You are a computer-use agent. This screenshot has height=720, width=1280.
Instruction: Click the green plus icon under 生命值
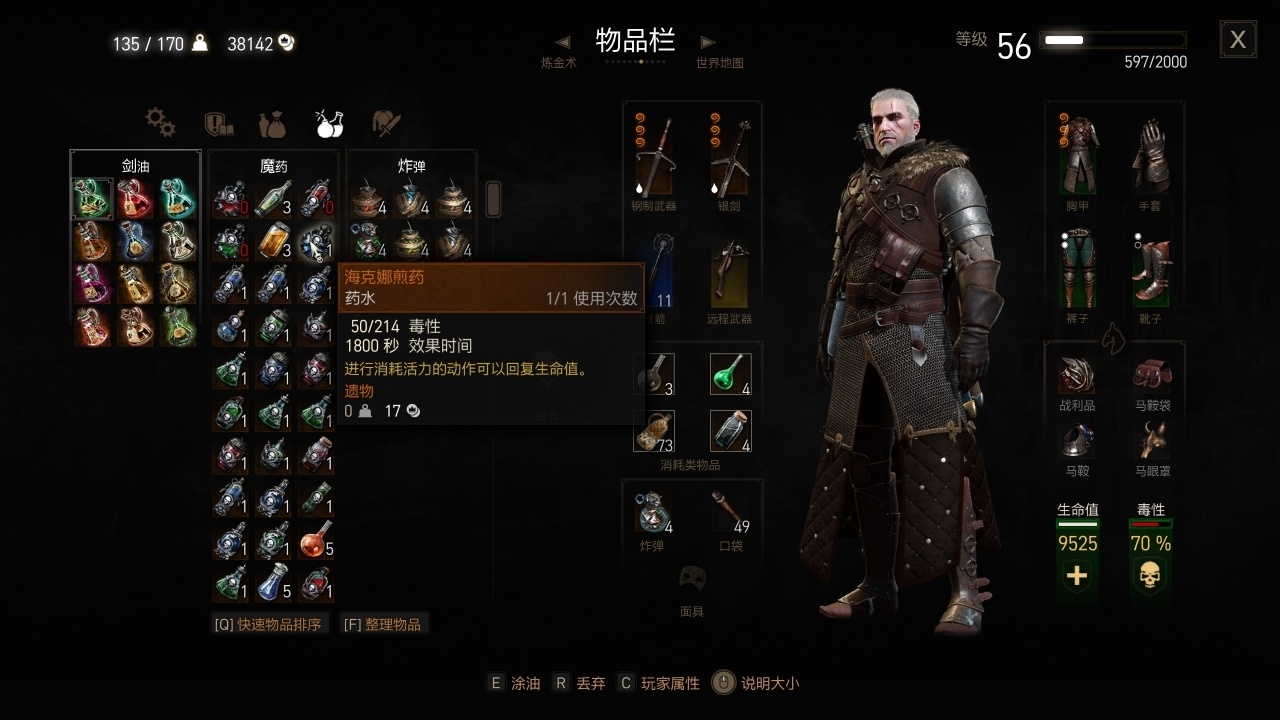pos(1077,575)
